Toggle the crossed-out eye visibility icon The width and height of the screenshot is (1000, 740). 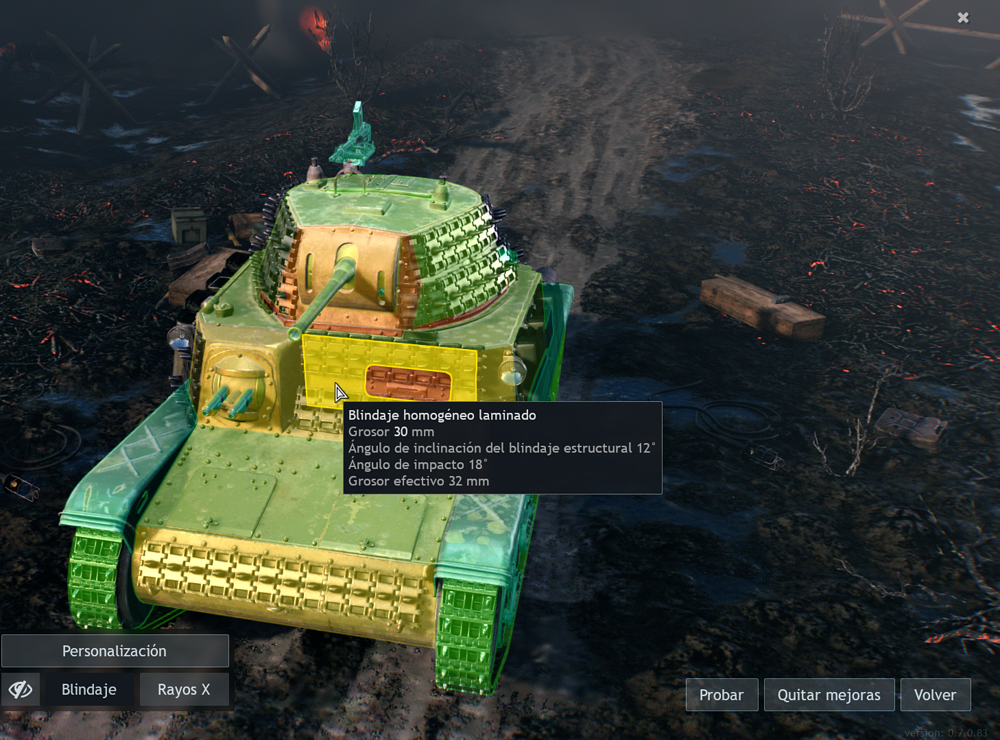click(x=21, y=690)
